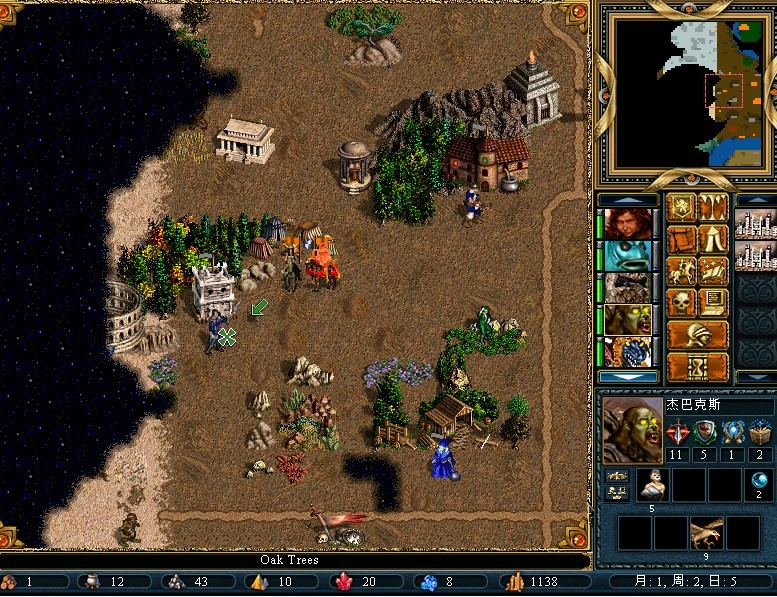Screen dimensions: 777x597
Task: Open system options via the computer button
Action: [x=714, y=302]
